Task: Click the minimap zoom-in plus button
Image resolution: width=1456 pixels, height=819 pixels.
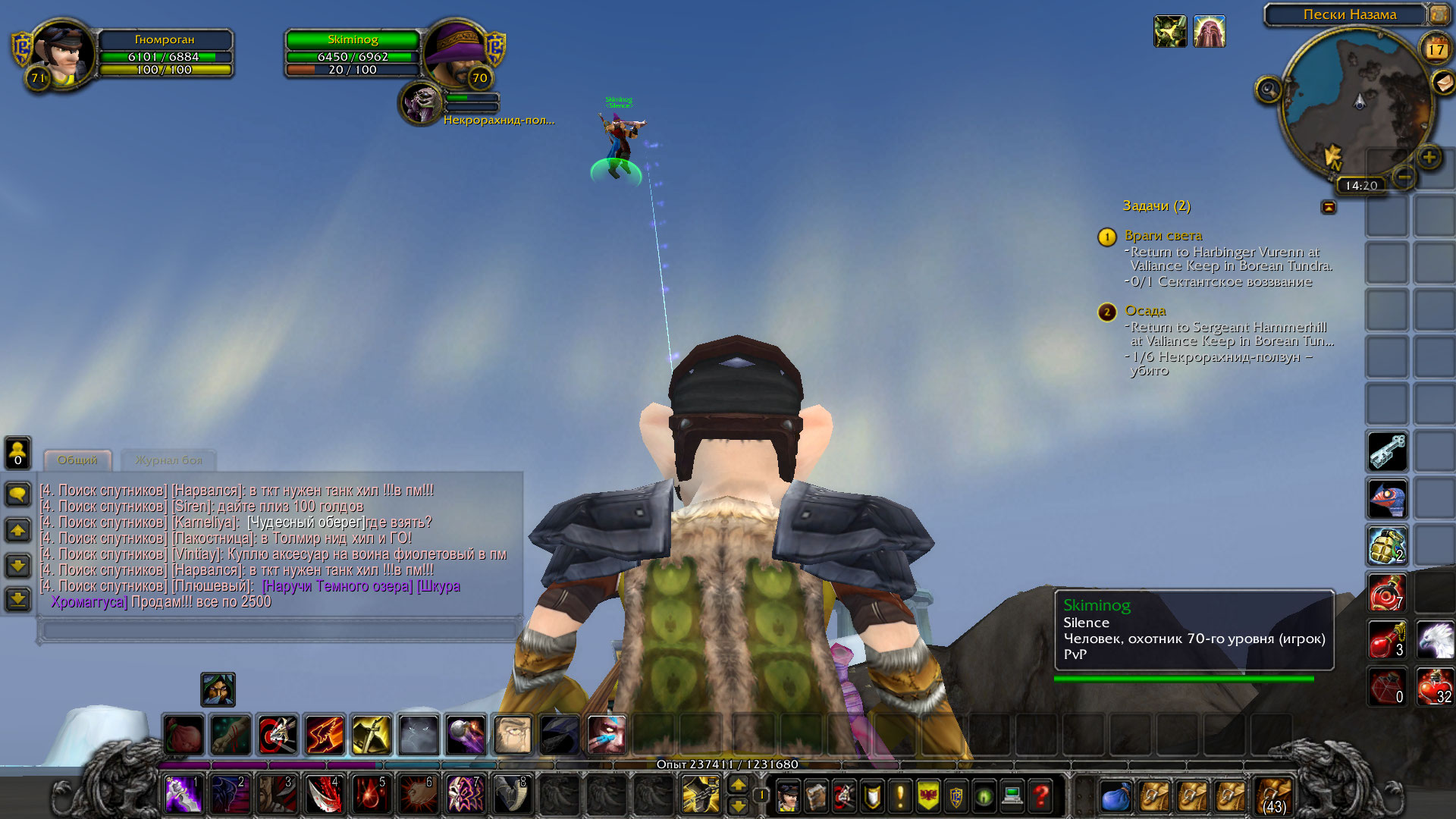Action: point(1429,158)
